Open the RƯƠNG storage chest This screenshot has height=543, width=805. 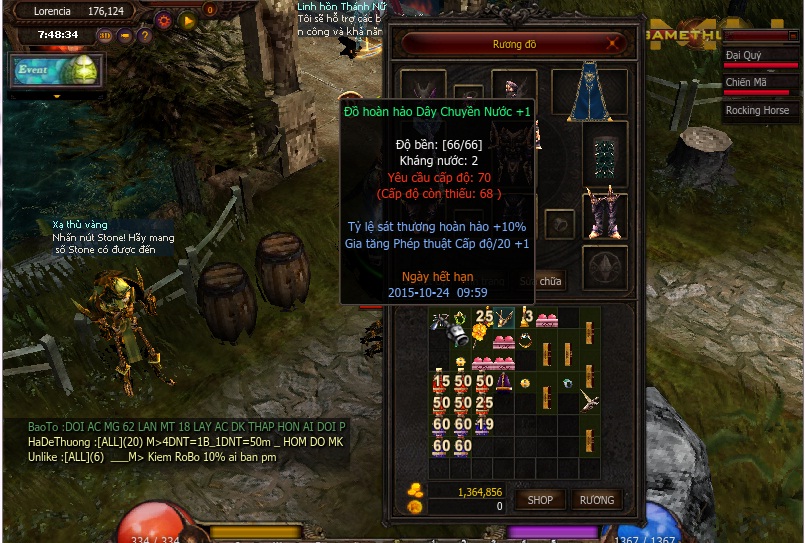[x=597, y=500]
